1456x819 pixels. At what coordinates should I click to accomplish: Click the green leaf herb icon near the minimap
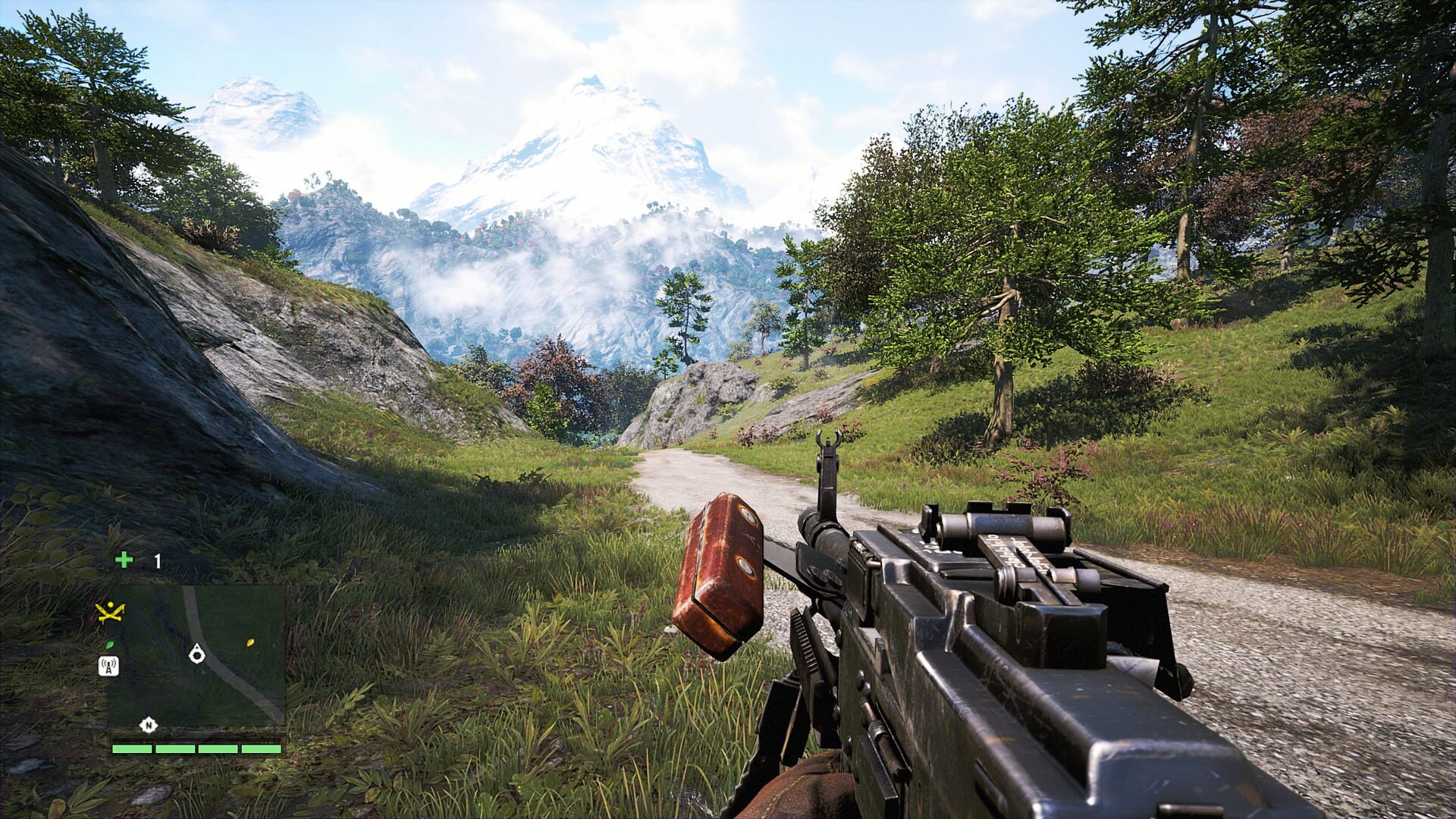(109, 645)
